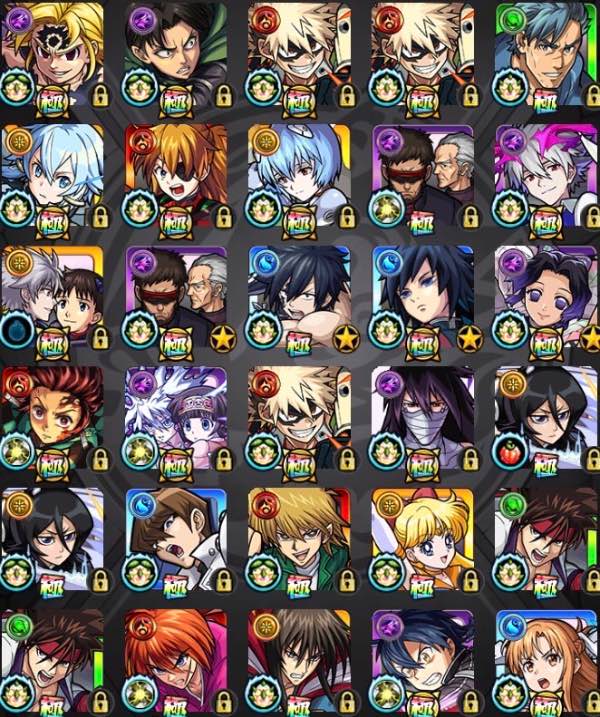
Task: Pick the blond duelist in green jacket
Action: 298,540
